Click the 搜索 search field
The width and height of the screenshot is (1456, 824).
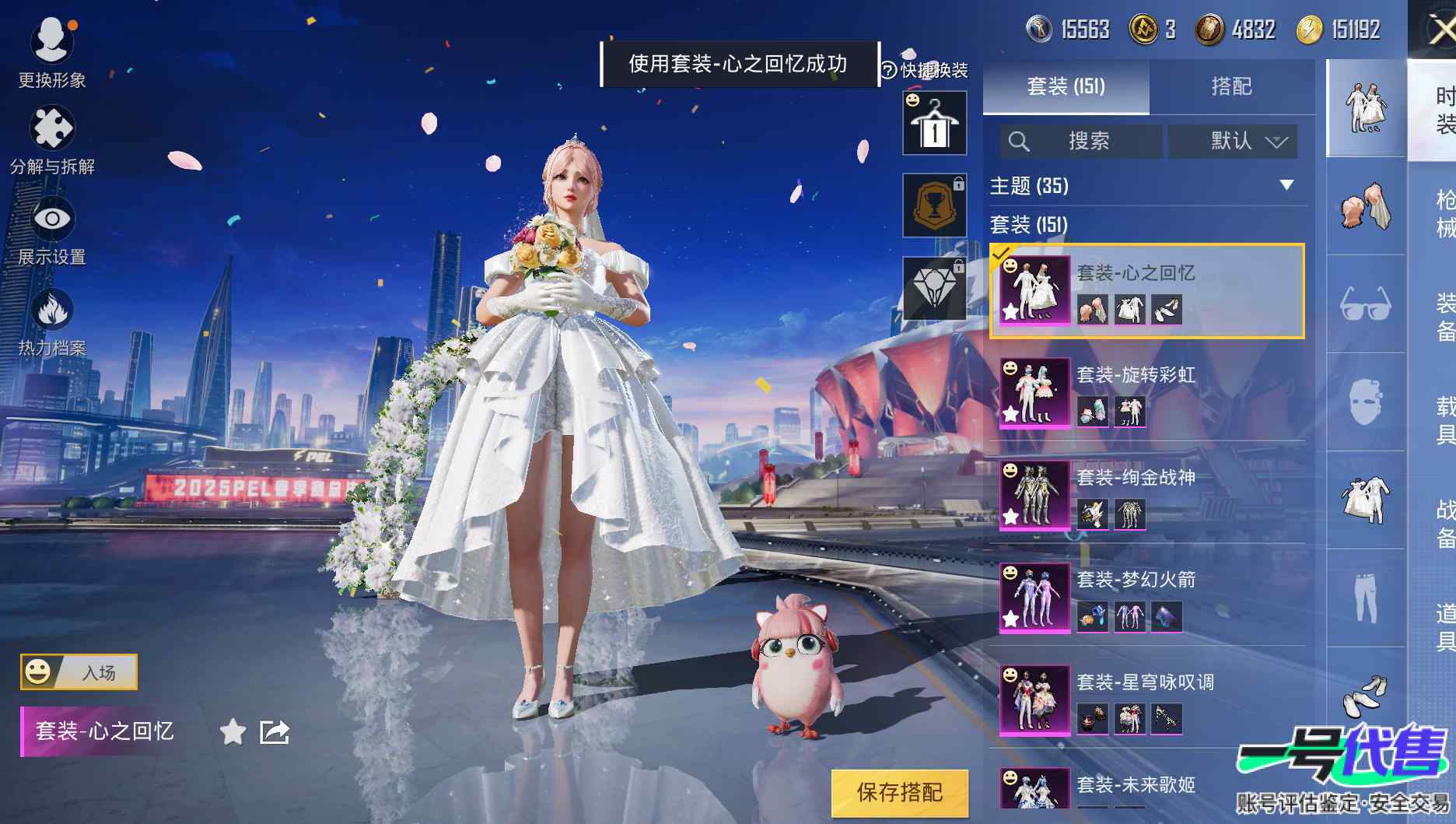[1081, 142]
